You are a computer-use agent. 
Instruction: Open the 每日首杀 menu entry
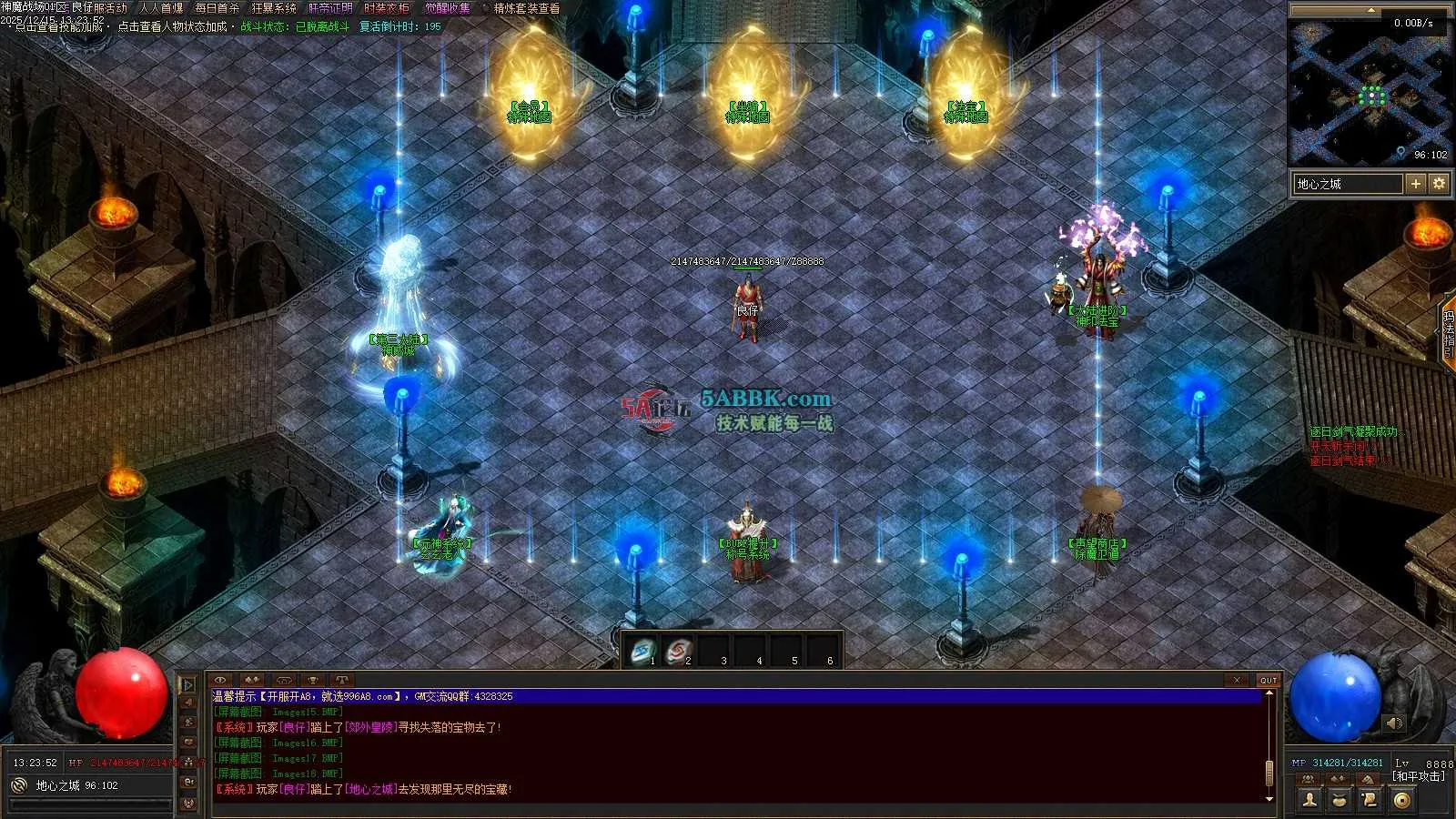(217, 8)
